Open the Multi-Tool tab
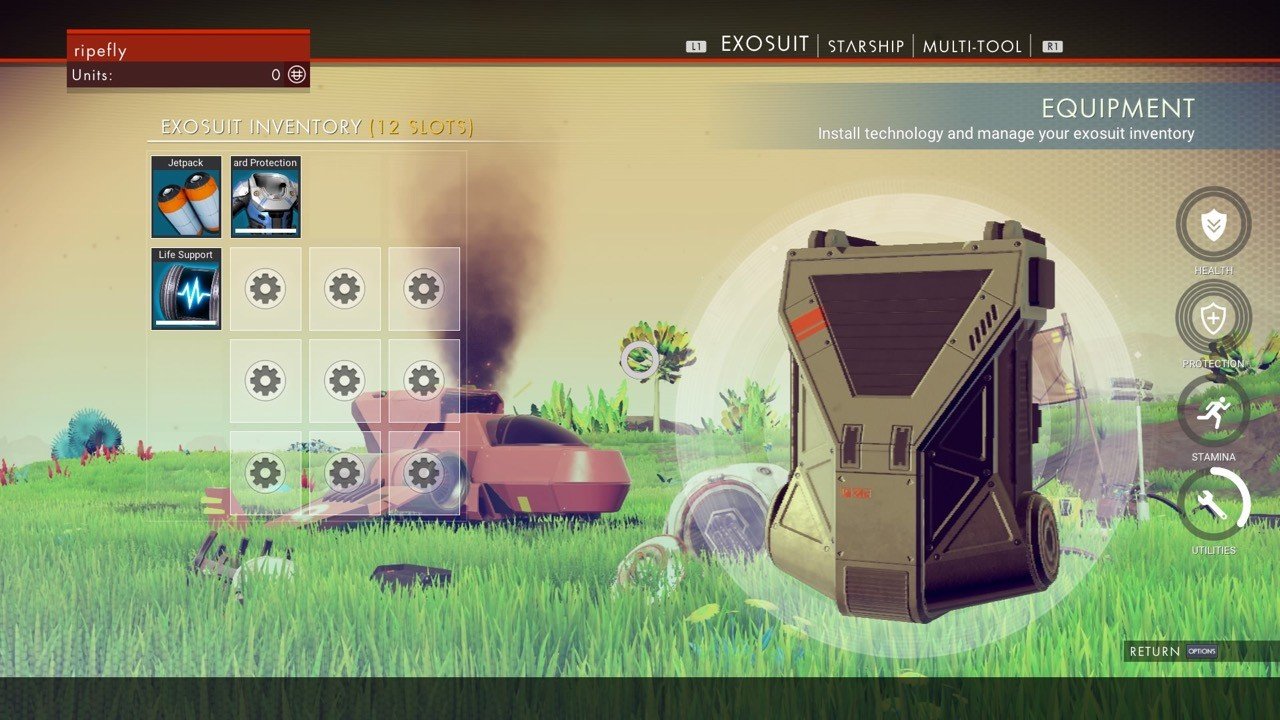The width and height of the screenshot is (1280, 720). 972,46
